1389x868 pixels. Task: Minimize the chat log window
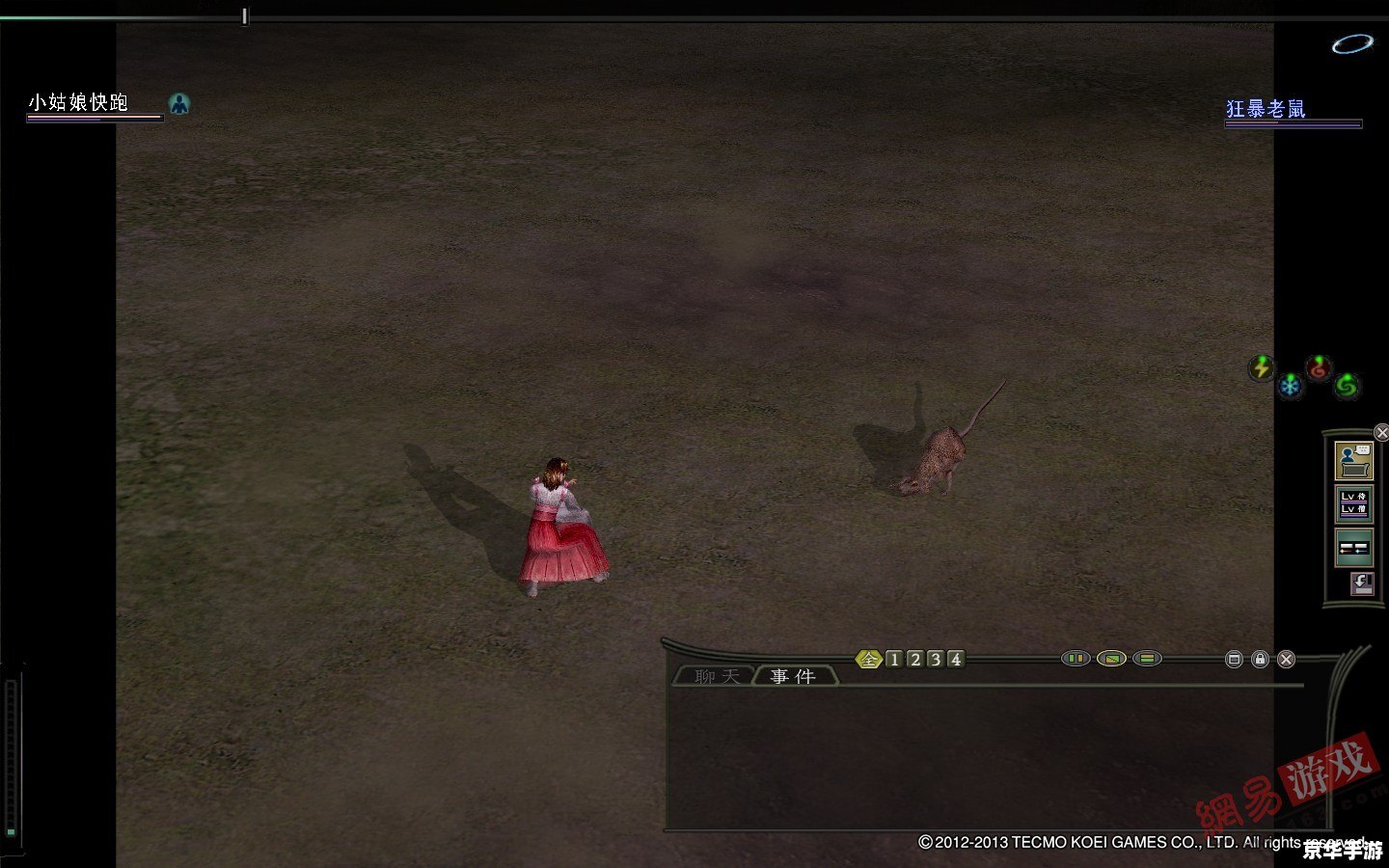[x=1234, y=660]
